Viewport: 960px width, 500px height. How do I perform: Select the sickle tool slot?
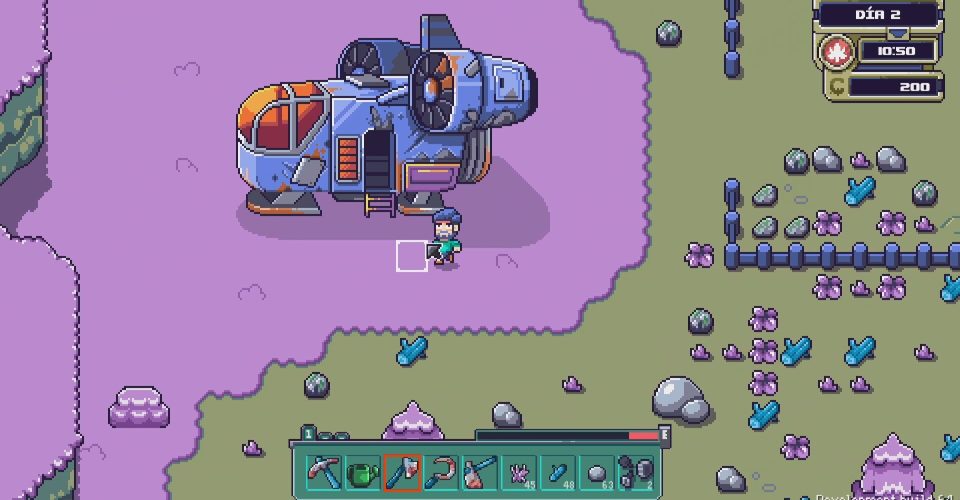[441, 471]
